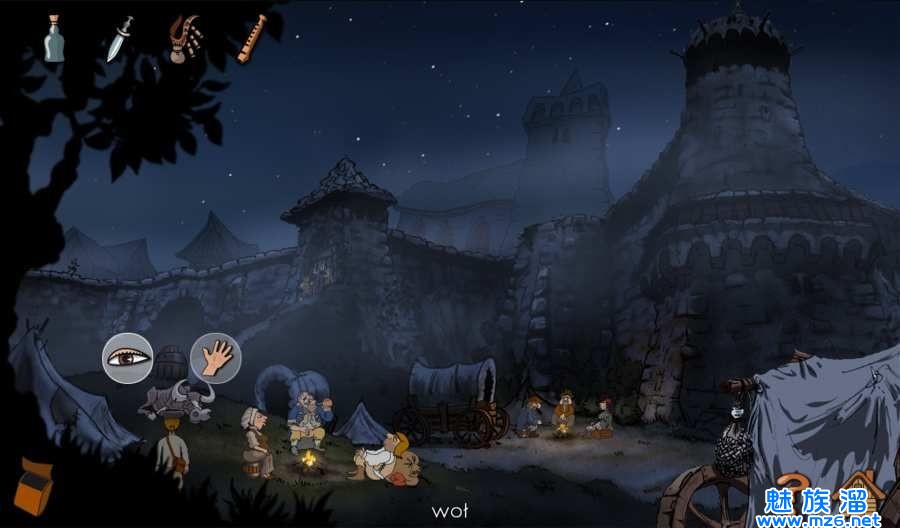Image resolution: width=900 pixels, height=528 pixels.
Task: Select the wooden flute inventory item
Action: click(252, 38)
